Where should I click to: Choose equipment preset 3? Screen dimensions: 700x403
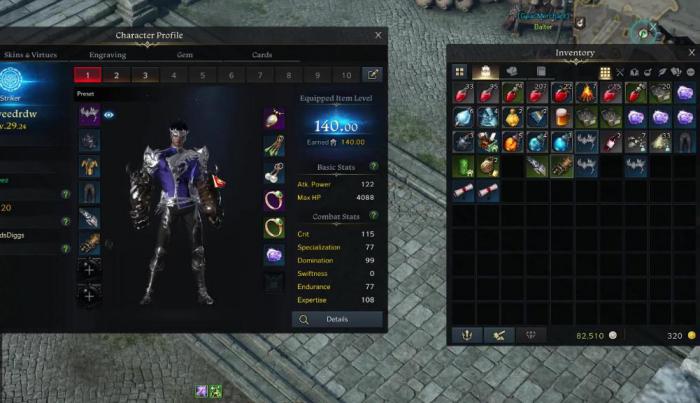(145, 75)
